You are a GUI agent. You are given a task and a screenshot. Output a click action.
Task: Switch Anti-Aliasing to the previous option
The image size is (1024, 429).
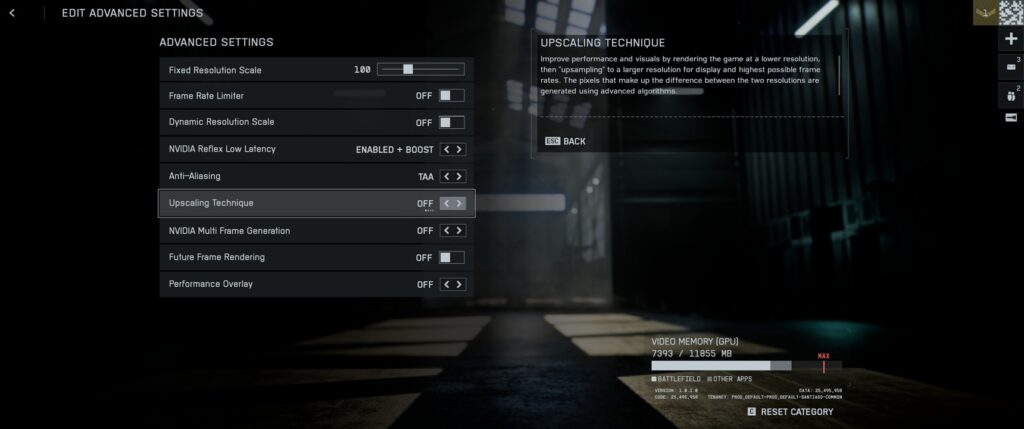446,176
